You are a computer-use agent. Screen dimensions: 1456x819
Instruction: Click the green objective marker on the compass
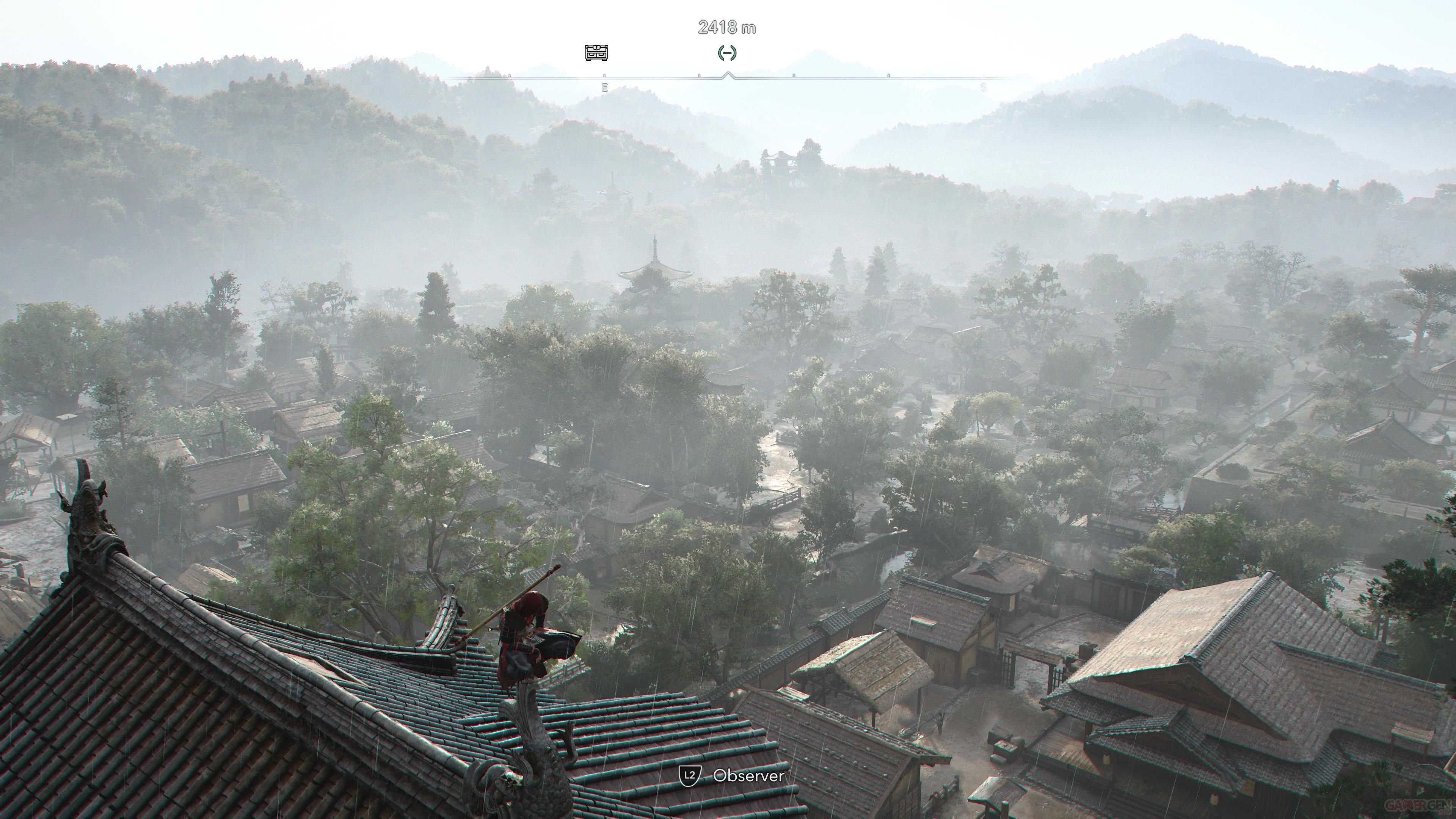(x=727, y=53)
